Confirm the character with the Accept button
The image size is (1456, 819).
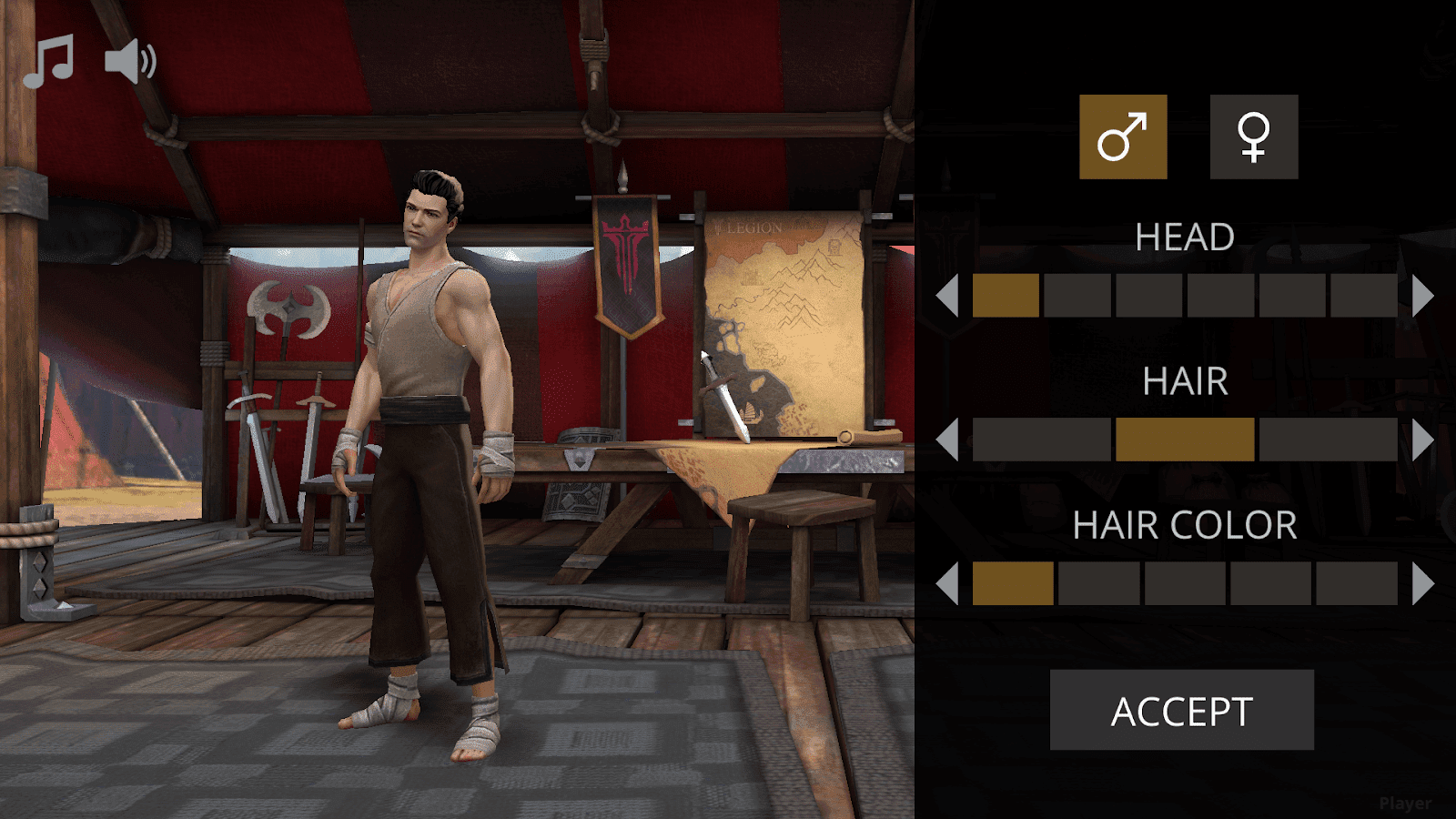click(x=1181, y=711)
